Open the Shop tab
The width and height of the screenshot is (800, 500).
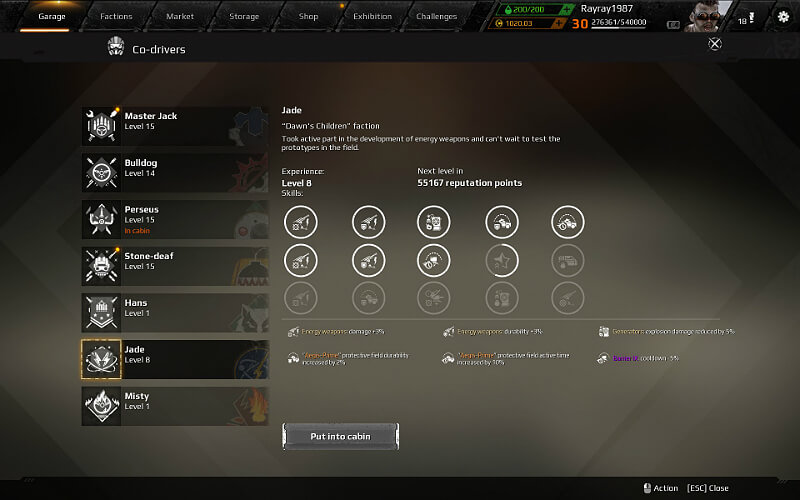[308, 16]
